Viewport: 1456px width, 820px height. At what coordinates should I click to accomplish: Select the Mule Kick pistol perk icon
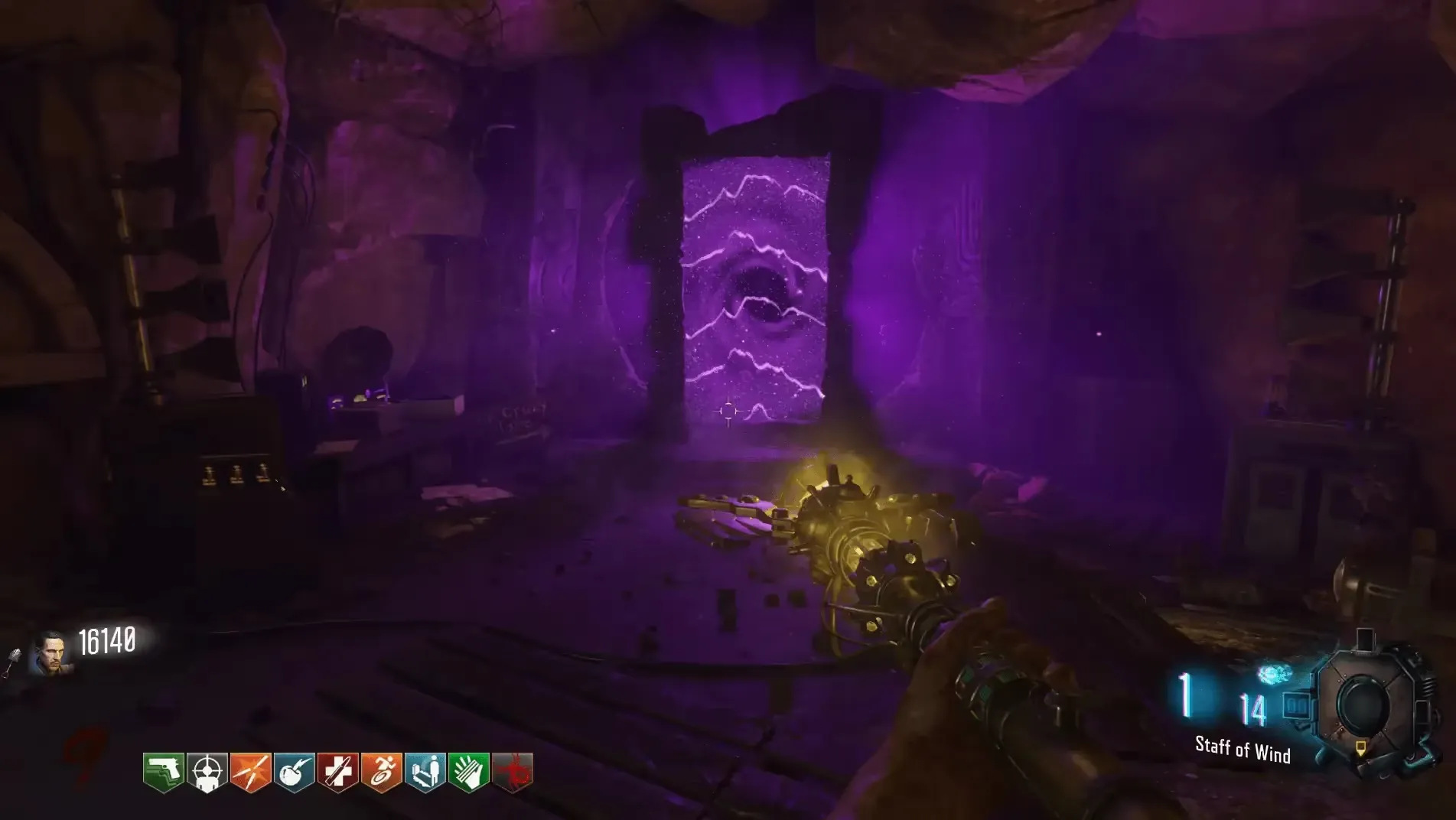point(164,773)
